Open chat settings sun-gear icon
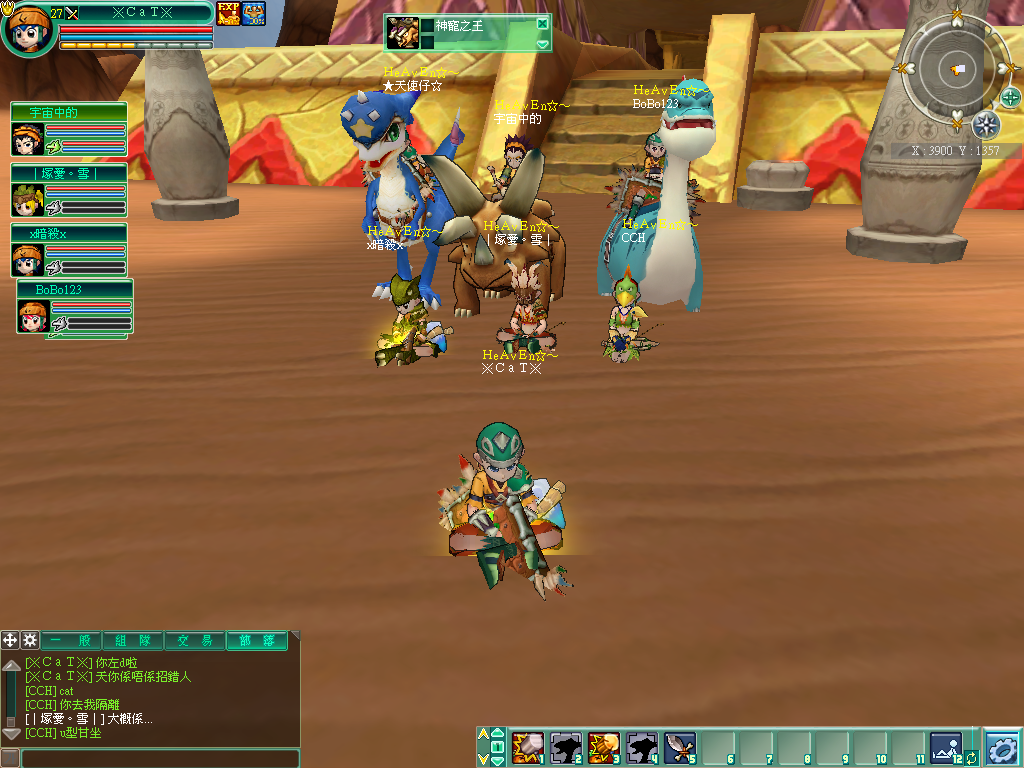The height and width of the screenshot is (768, 1024). point(30,640)
